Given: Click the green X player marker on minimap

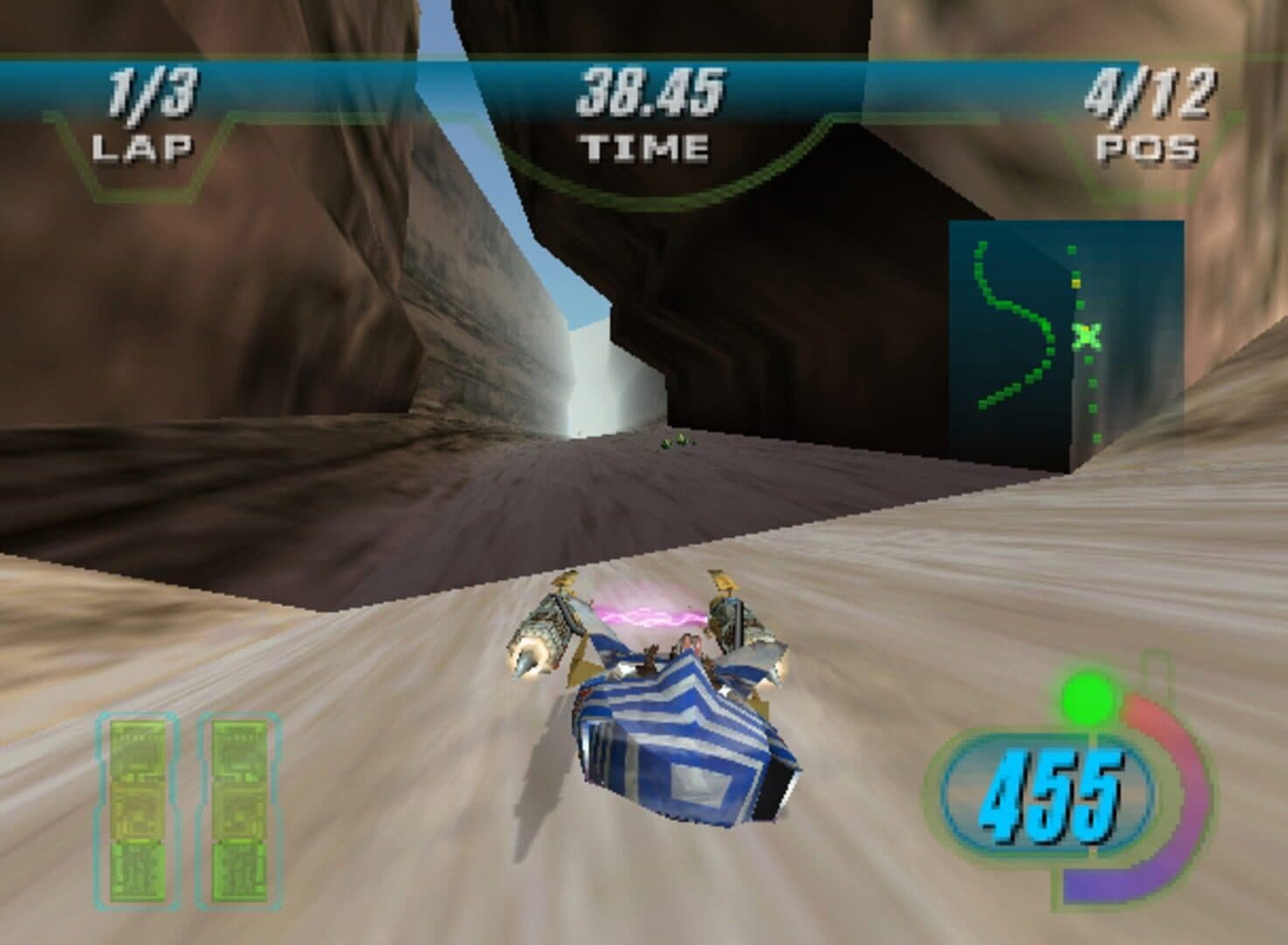Looking at the screenshot, I should 1087,335.
